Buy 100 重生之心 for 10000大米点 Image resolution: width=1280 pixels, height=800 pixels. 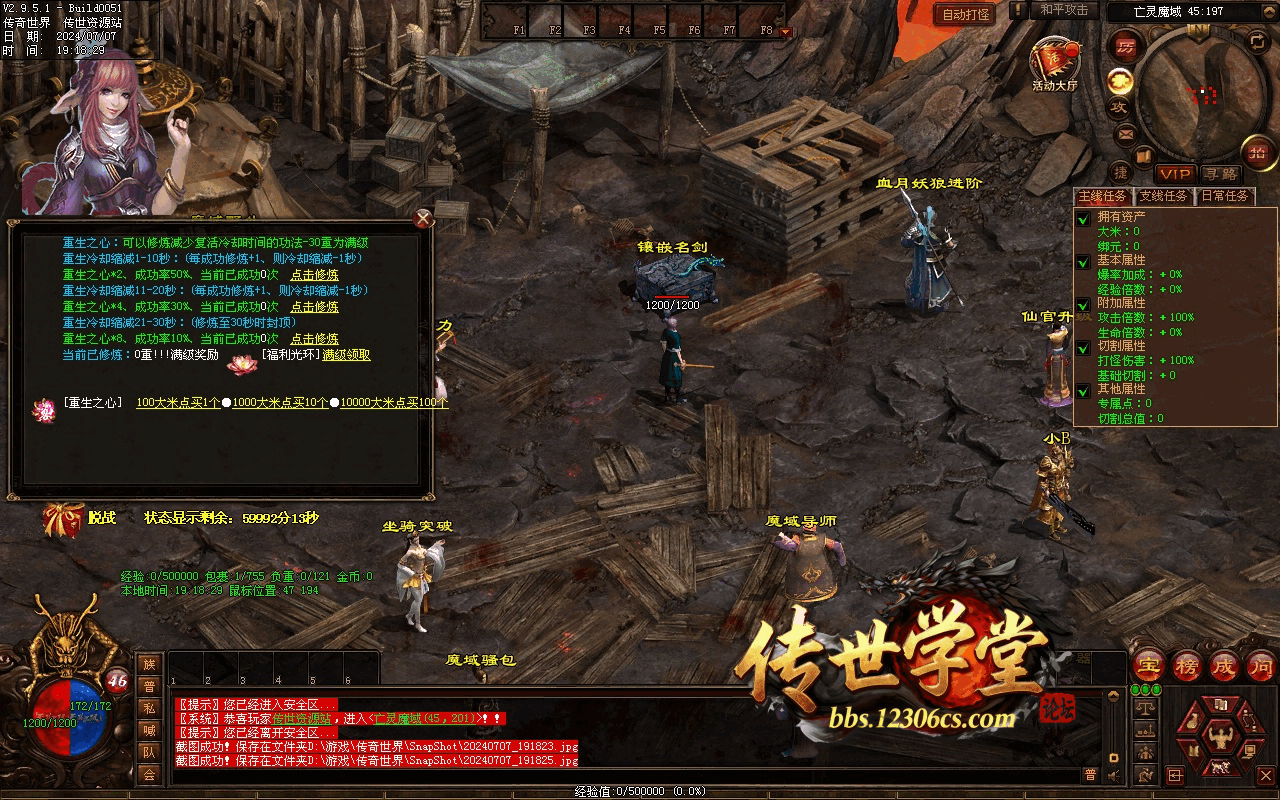394,403
